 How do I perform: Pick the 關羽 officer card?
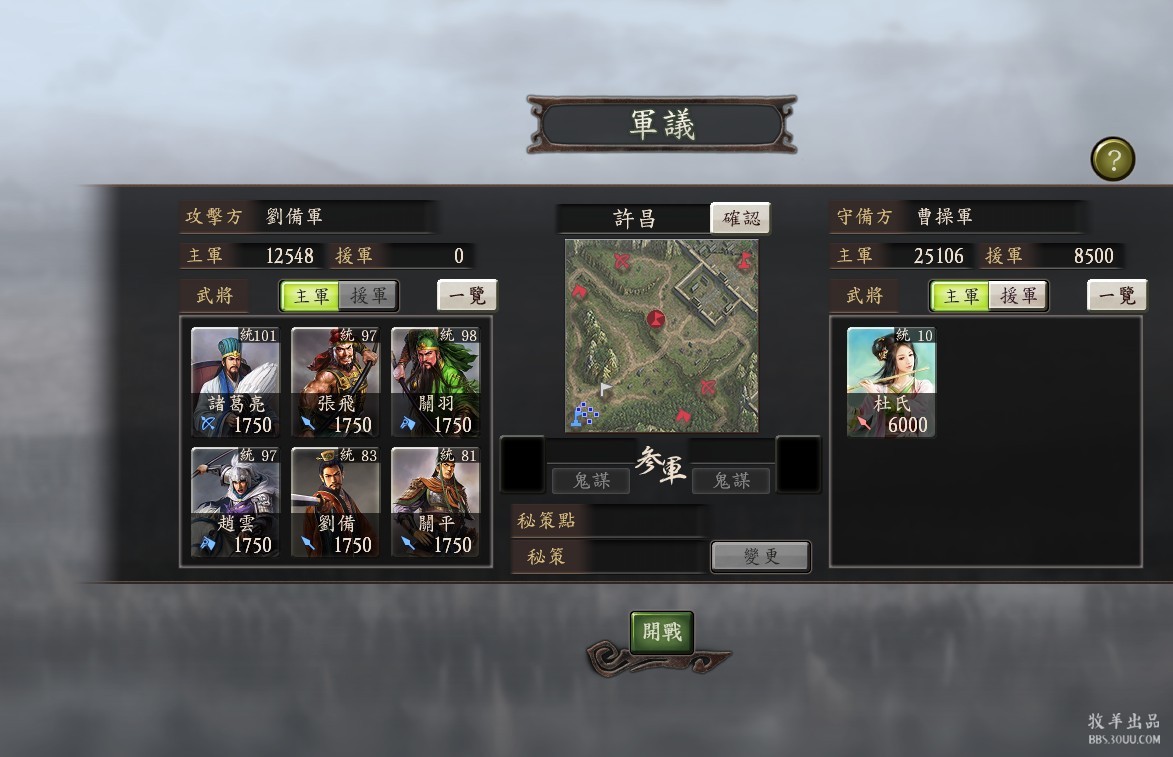[436, 382]
